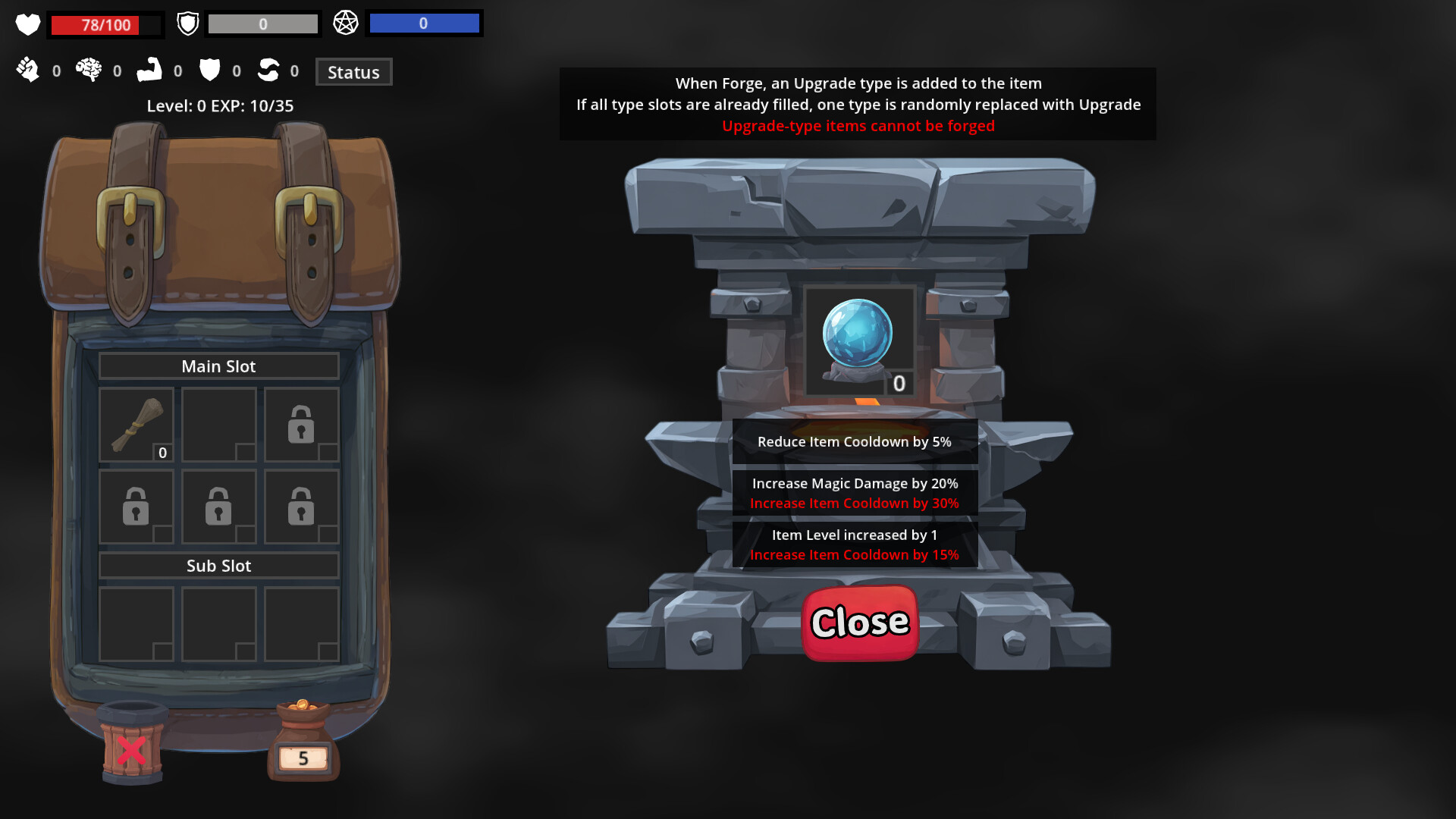1456x819 pixels.
Task: Click the circling arrows speed stat icon
Action: (270, 71)
